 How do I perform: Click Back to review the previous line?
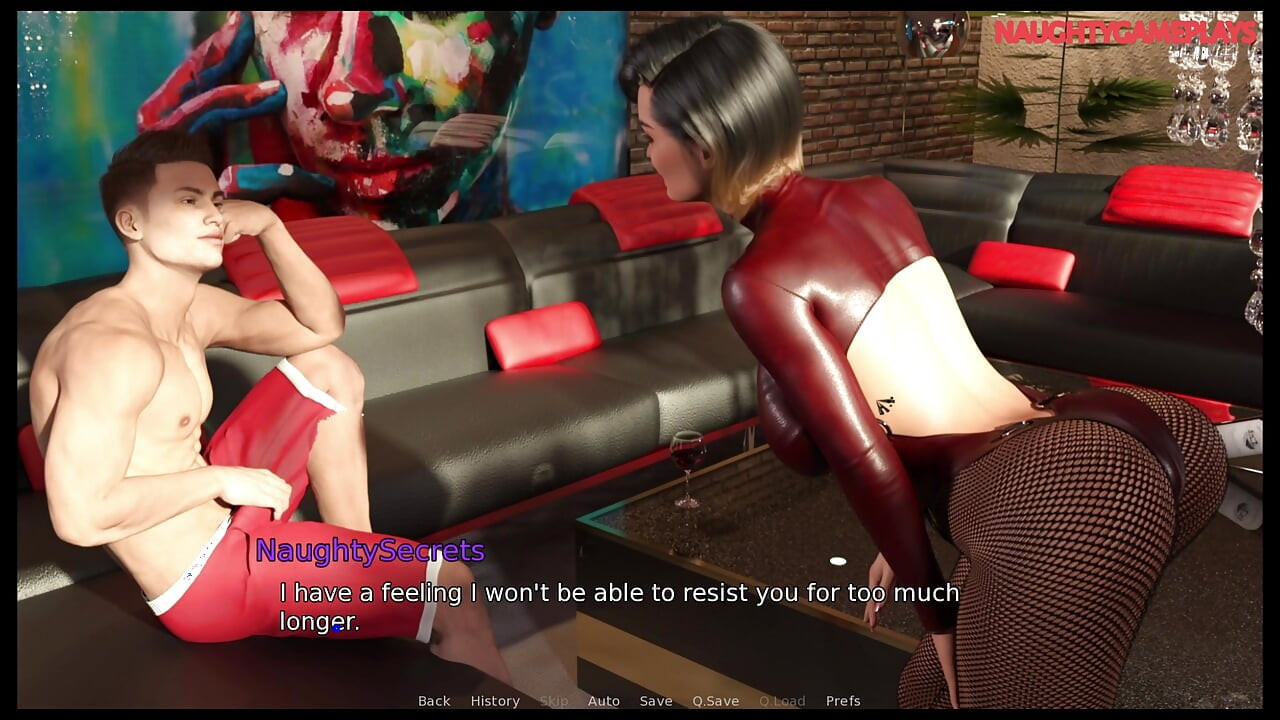point(433,701)
